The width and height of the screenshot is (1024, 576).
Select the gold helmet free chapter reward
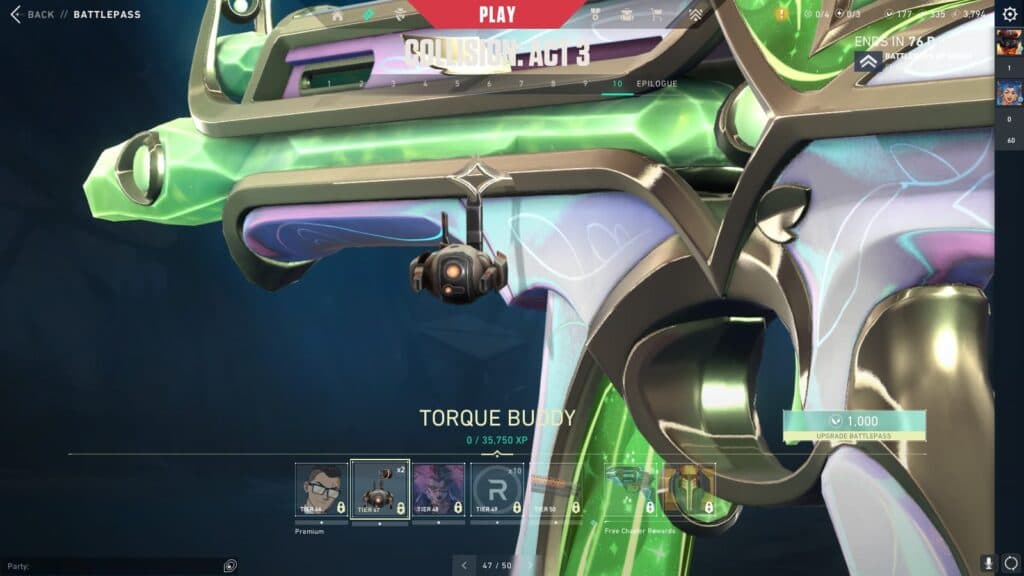click(690, 489)
